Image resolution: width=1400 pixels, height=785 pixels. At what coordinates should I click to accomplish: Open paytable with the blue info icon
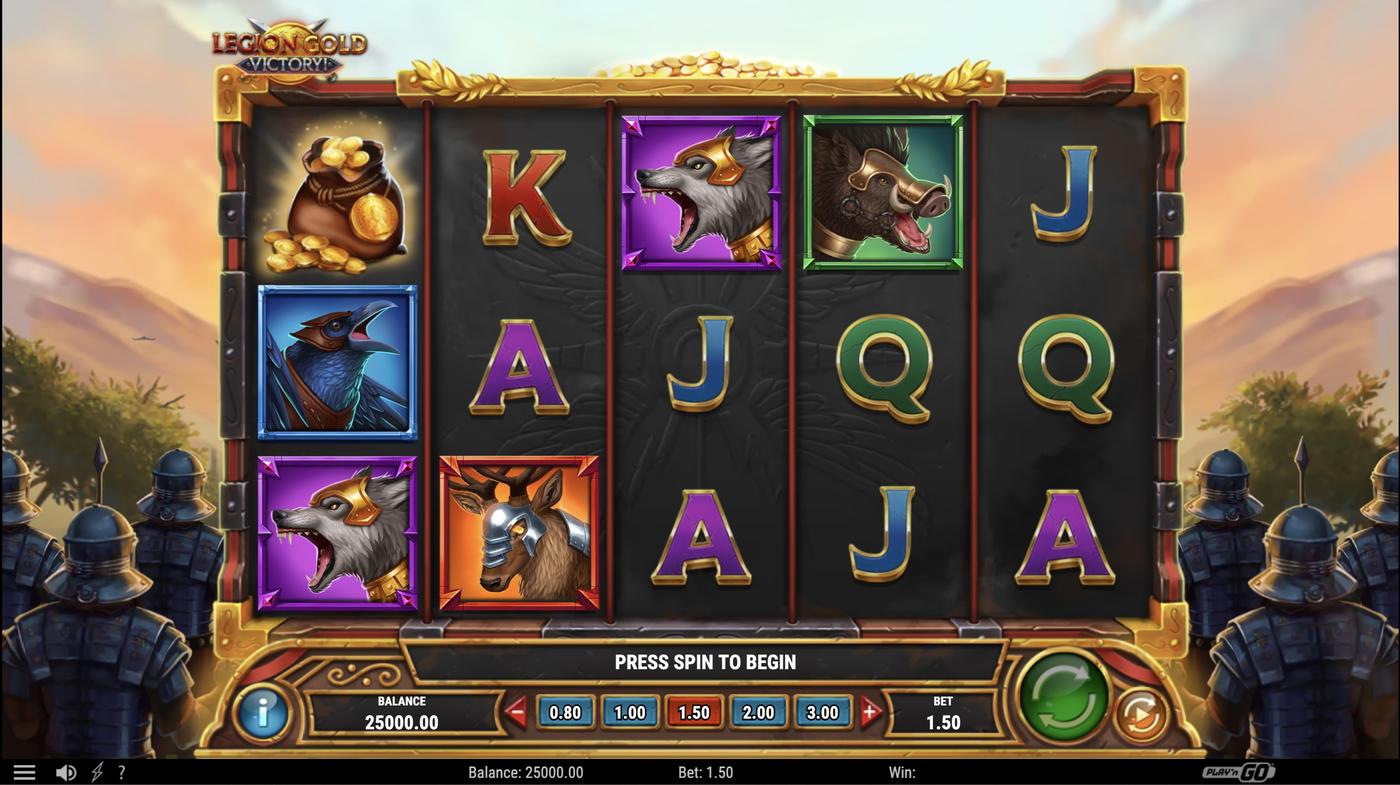pyautogui.click(x=262, y=713)
